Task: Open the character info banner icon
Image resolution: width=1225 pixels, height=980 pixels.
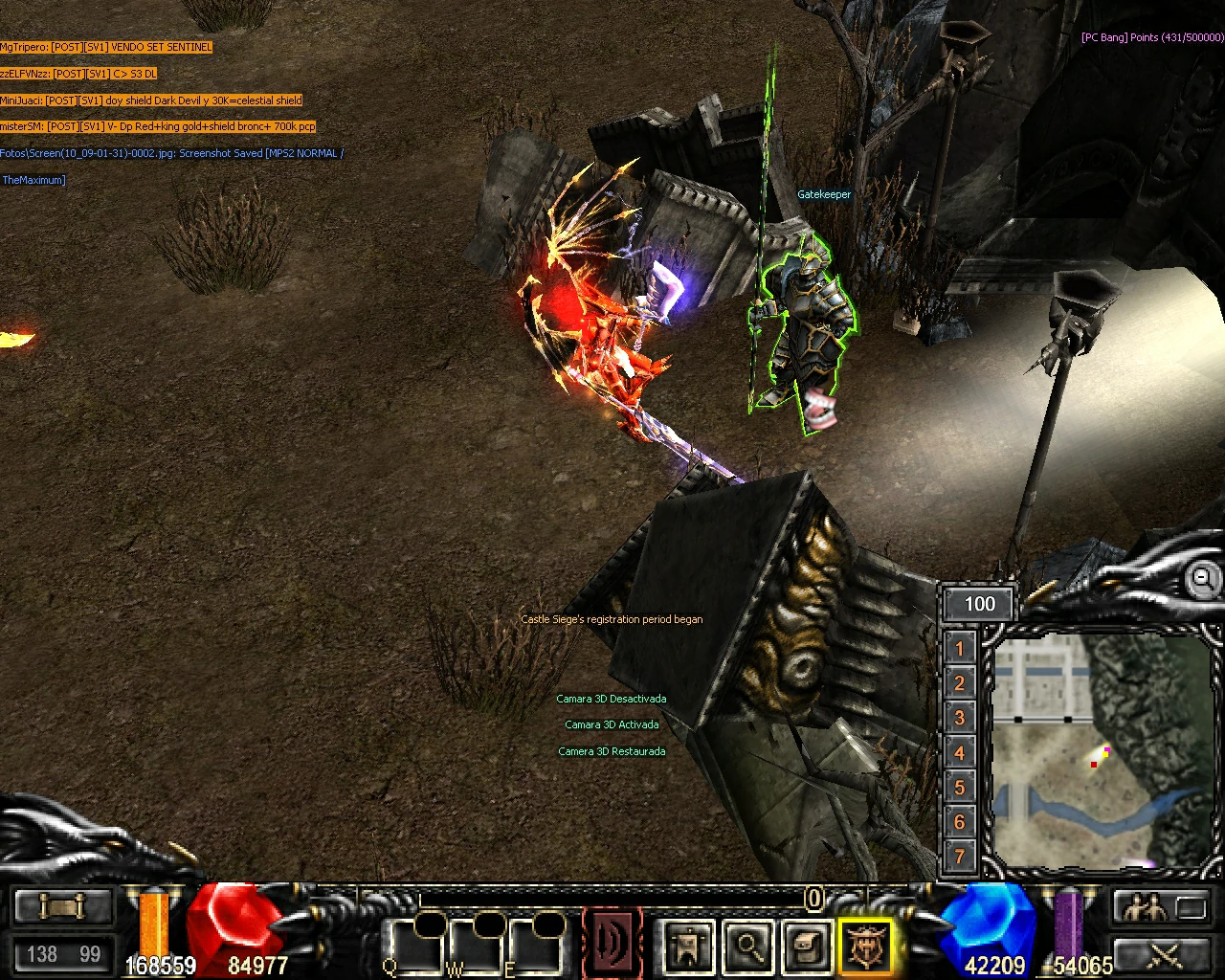Action: click(x=688, y=946)
